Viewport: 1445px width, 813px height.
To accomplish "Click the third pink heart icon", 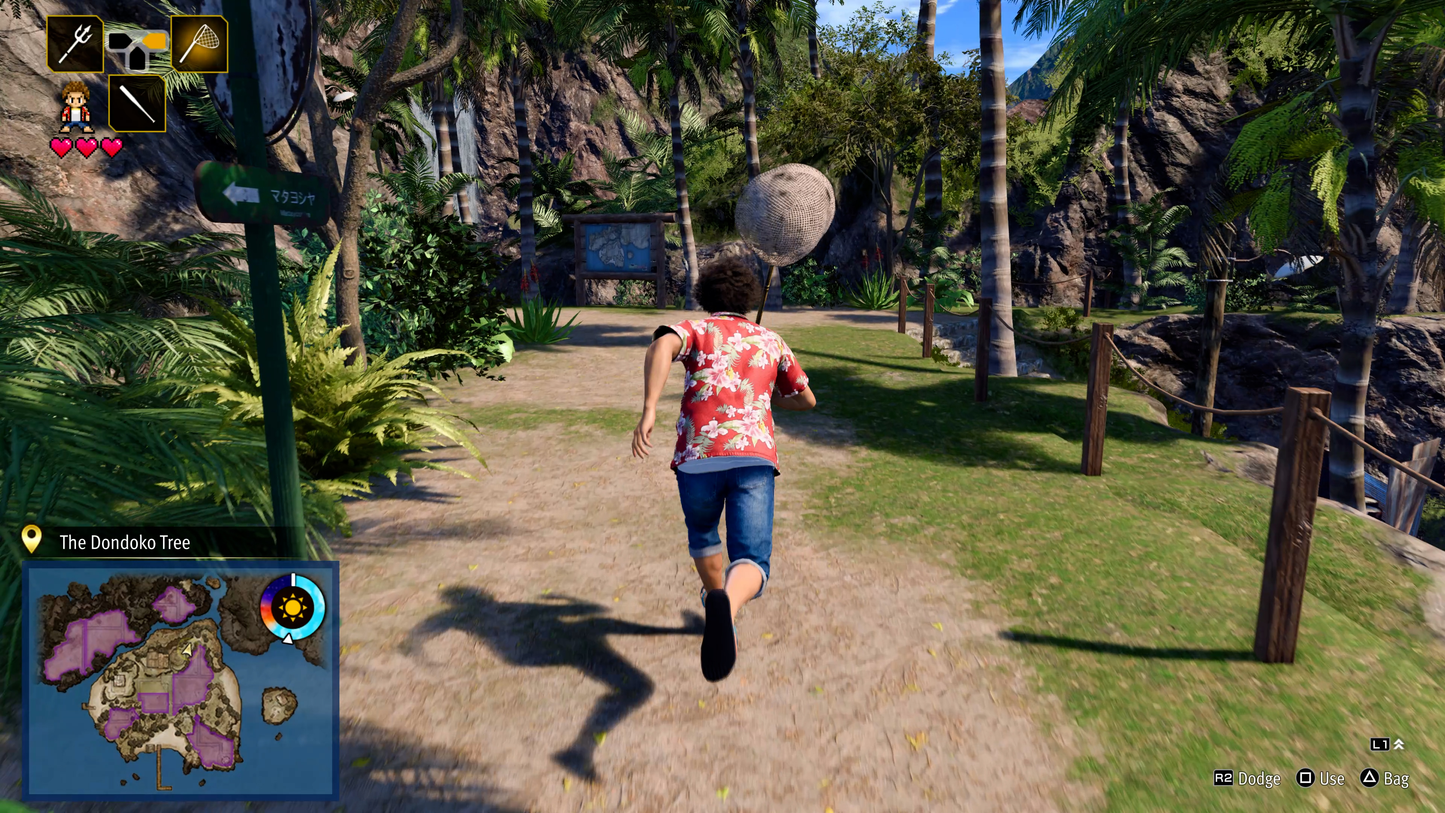I will point(112,146).
